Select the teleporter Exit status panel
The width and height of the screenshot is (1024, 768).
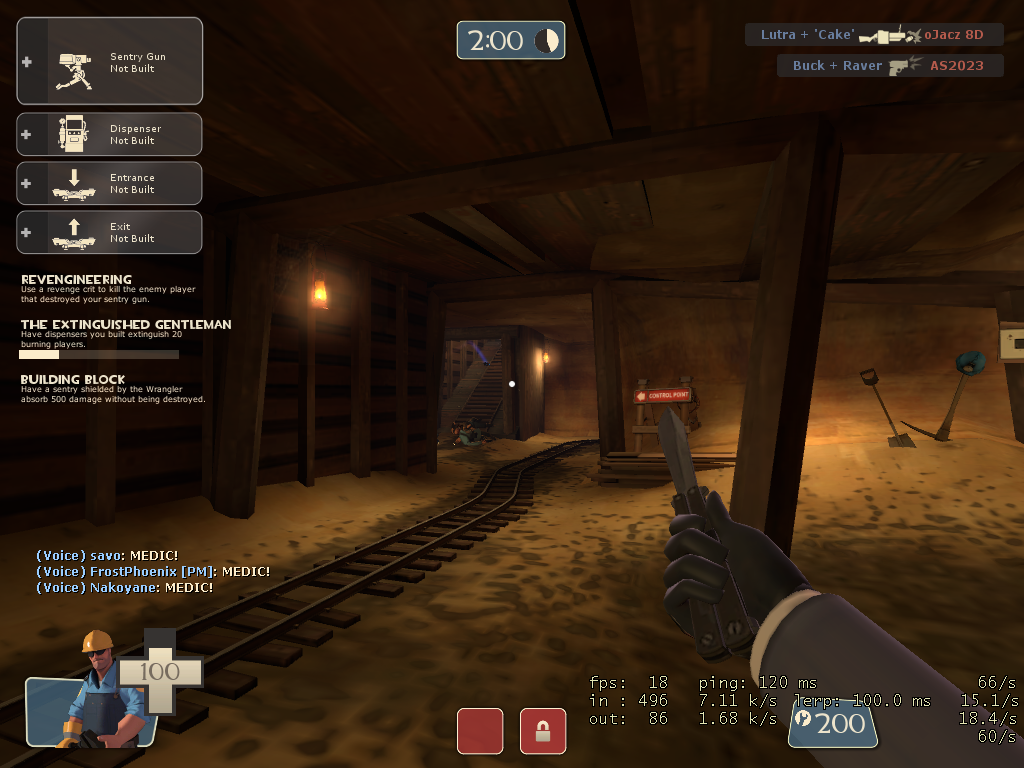[x=110, y=232]
